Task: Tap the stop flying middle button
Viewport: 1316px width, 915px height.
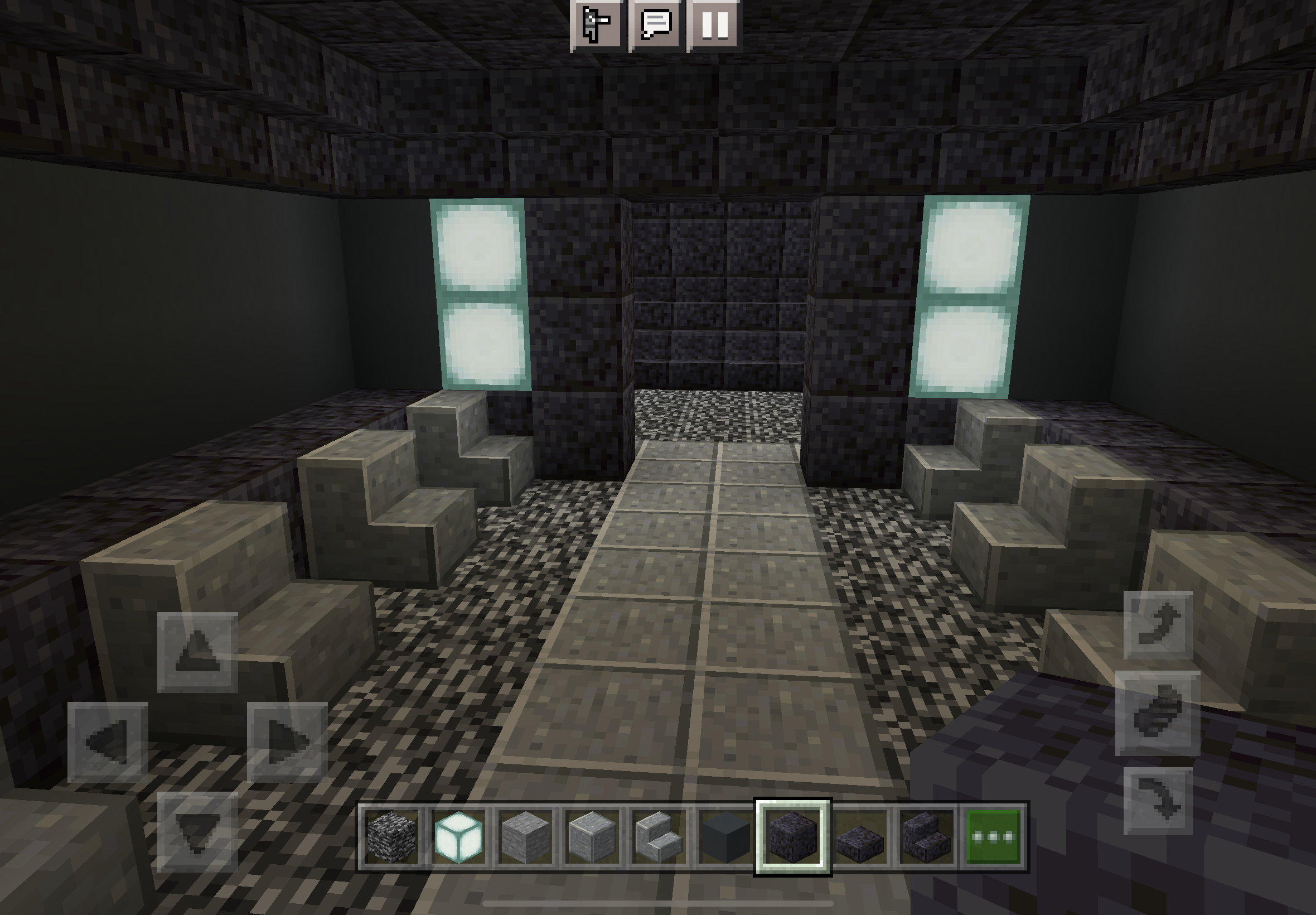Action: 1158,712
